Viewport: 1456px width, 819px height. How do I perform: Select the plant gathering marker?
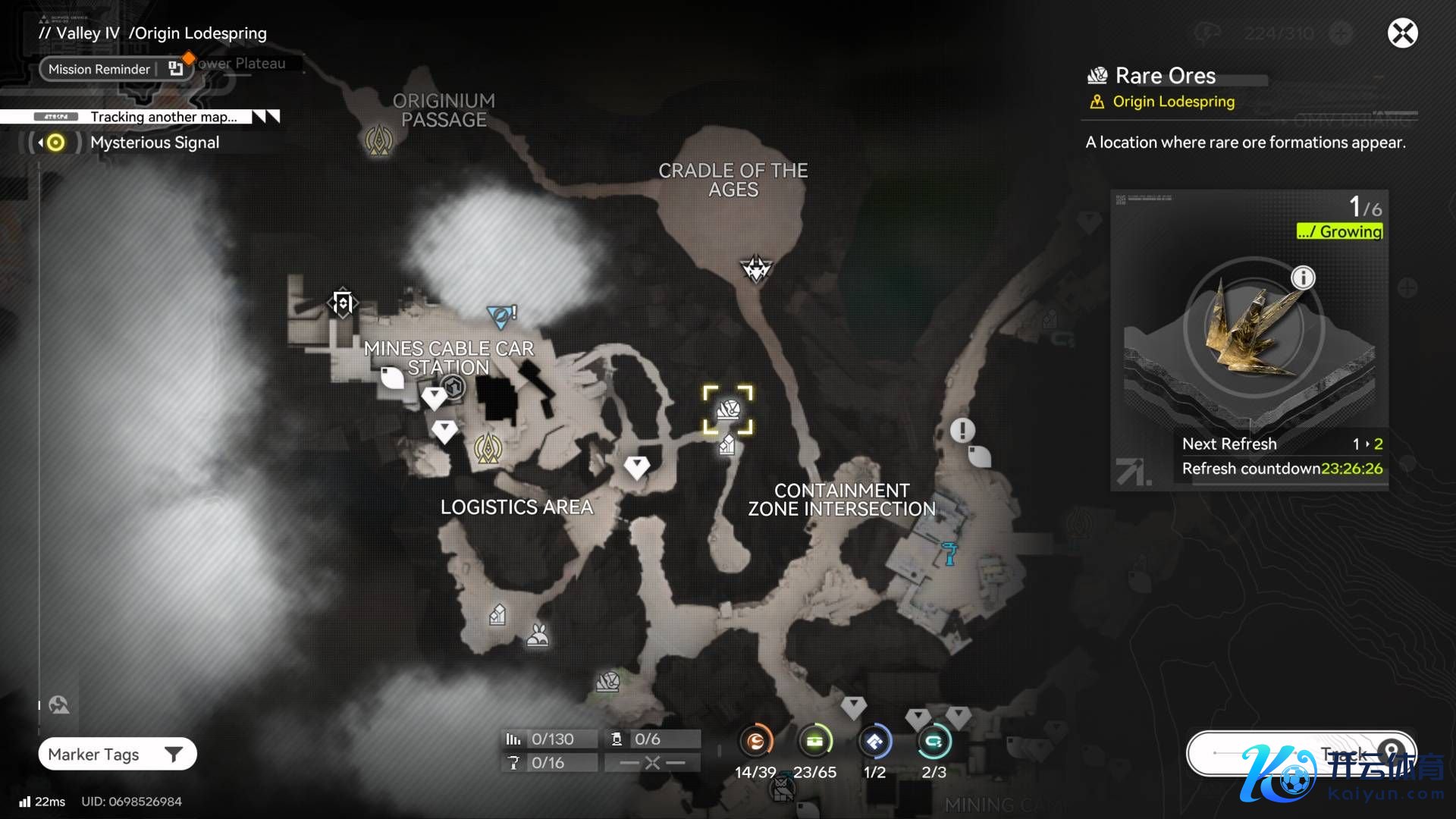(x=538, y=635)
